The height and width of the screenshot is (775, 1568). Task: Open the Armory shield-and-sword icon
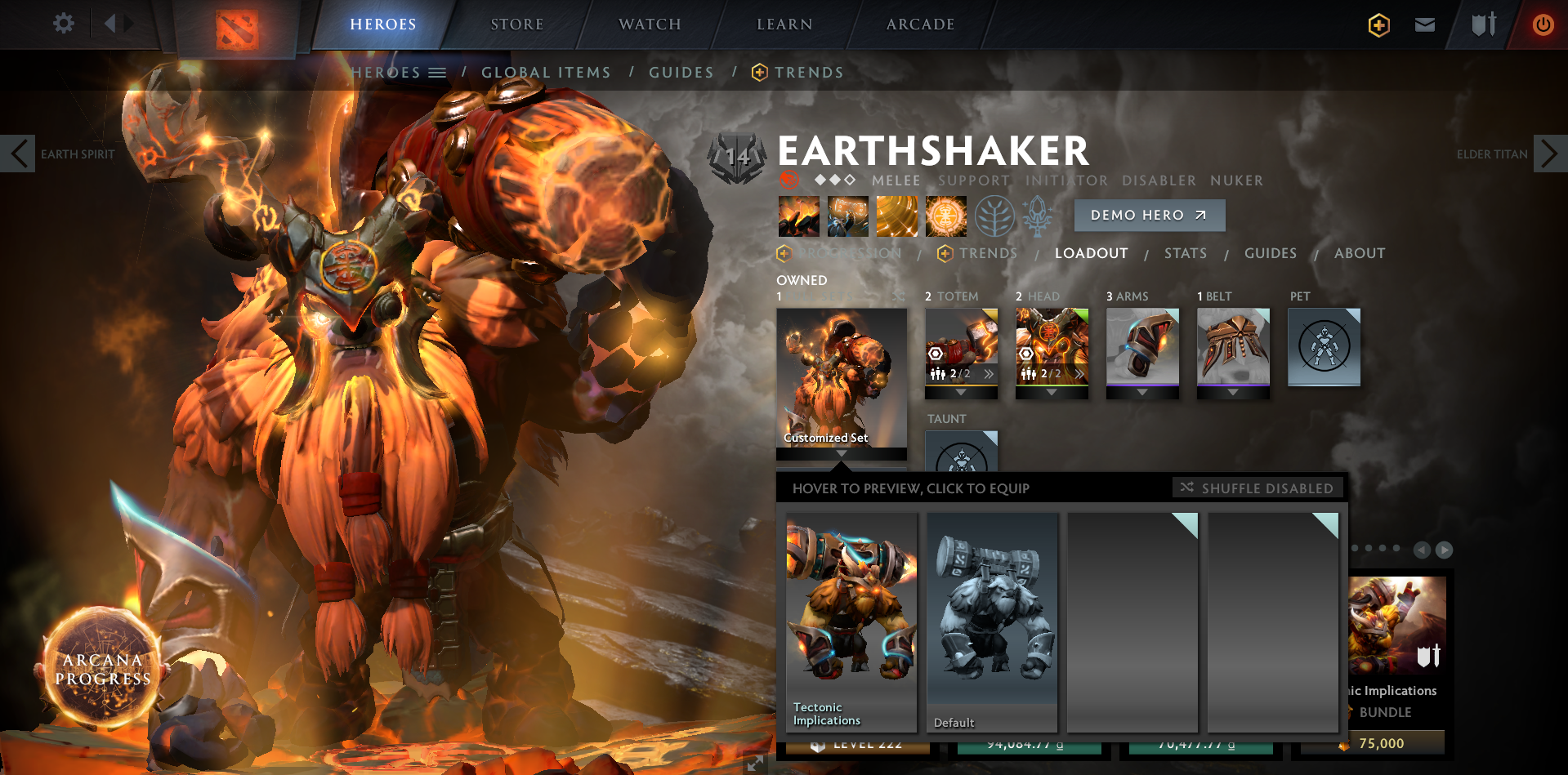click(x=1481, y=24)
